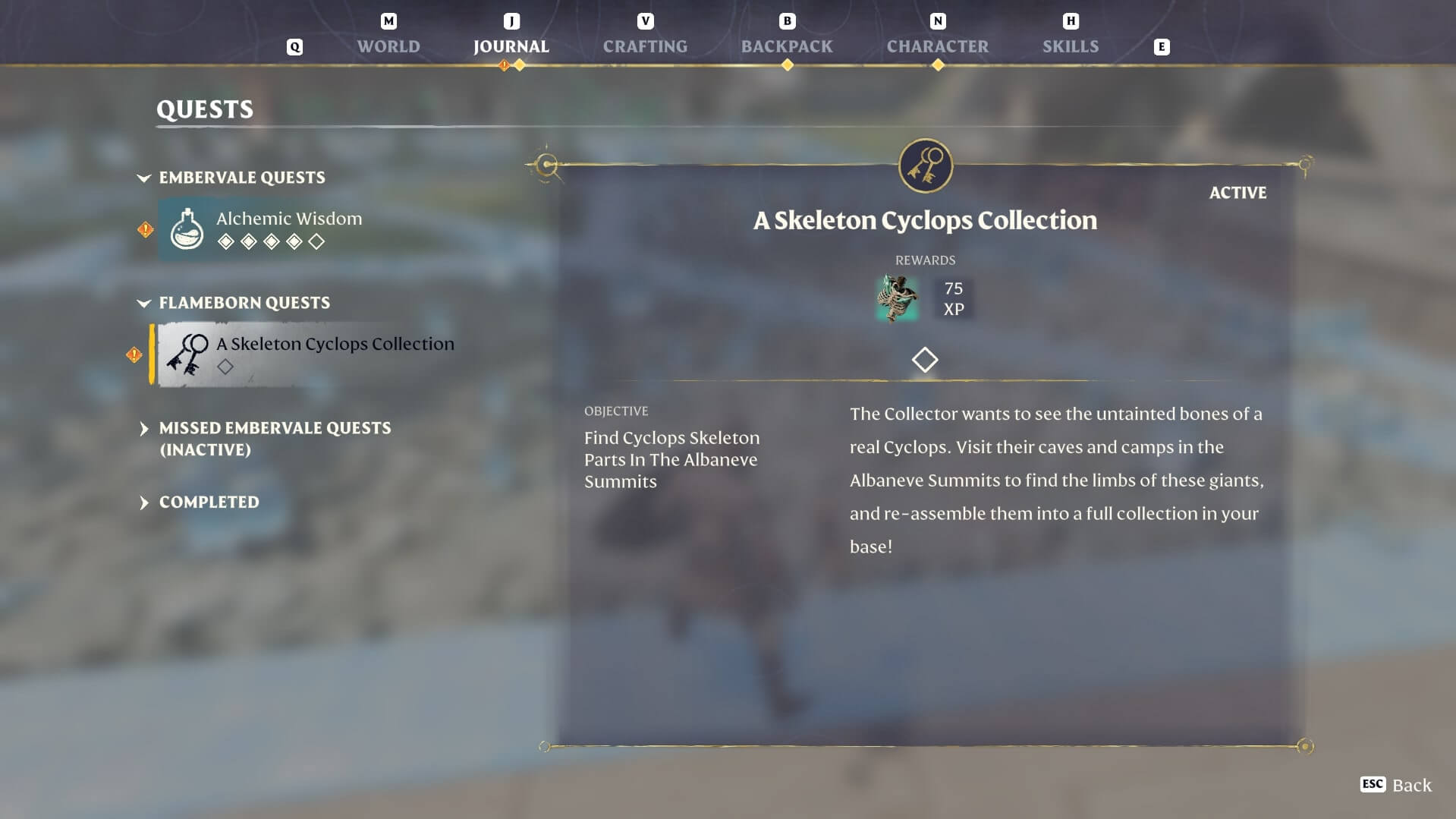Collapse the Flameborn Quests section
The width and height of the screenshot is (1456, 819).
(x=144, y=304)
